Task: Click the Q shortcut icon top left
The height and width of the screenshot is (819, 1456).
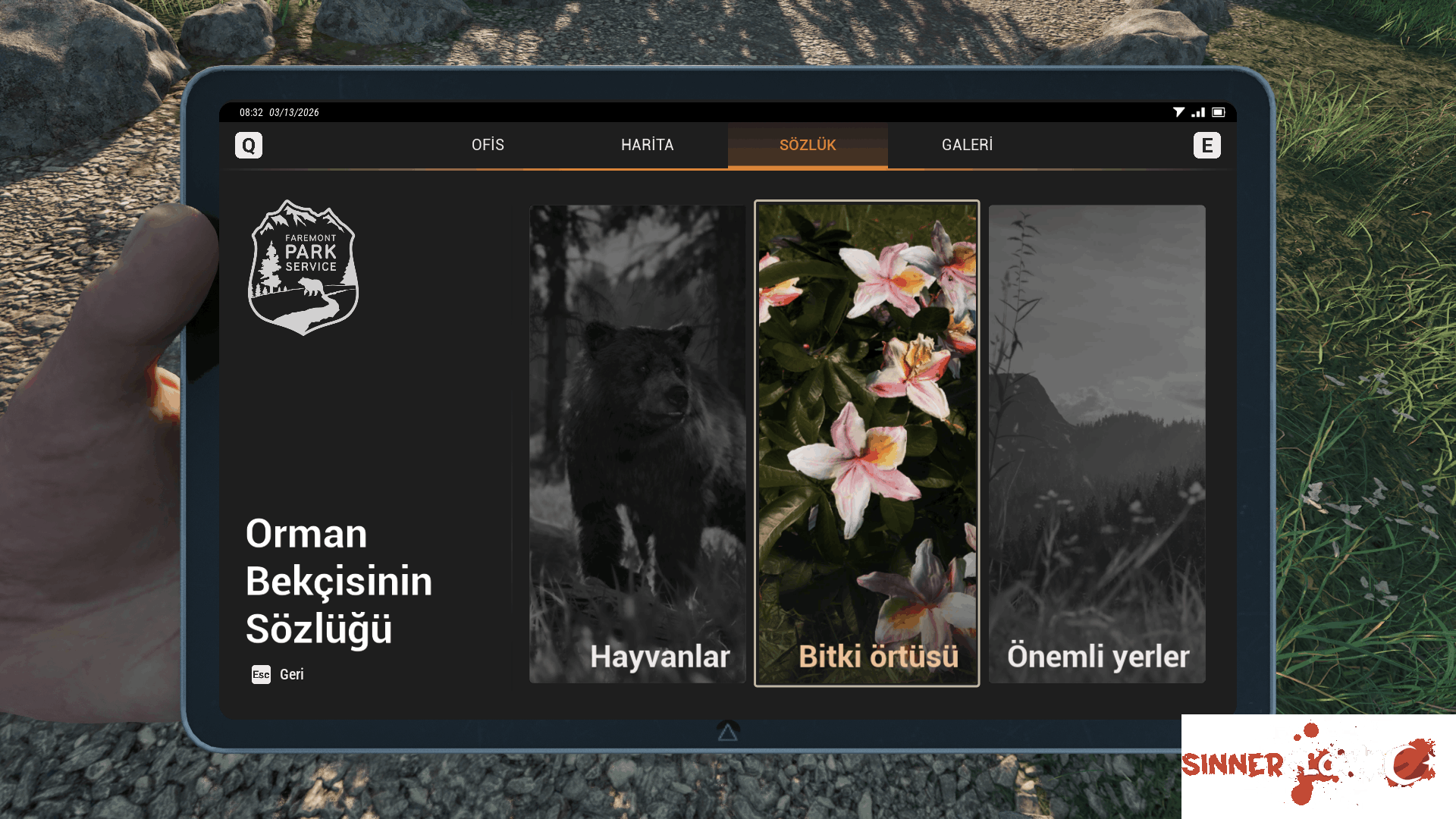Action: (249, 145)
